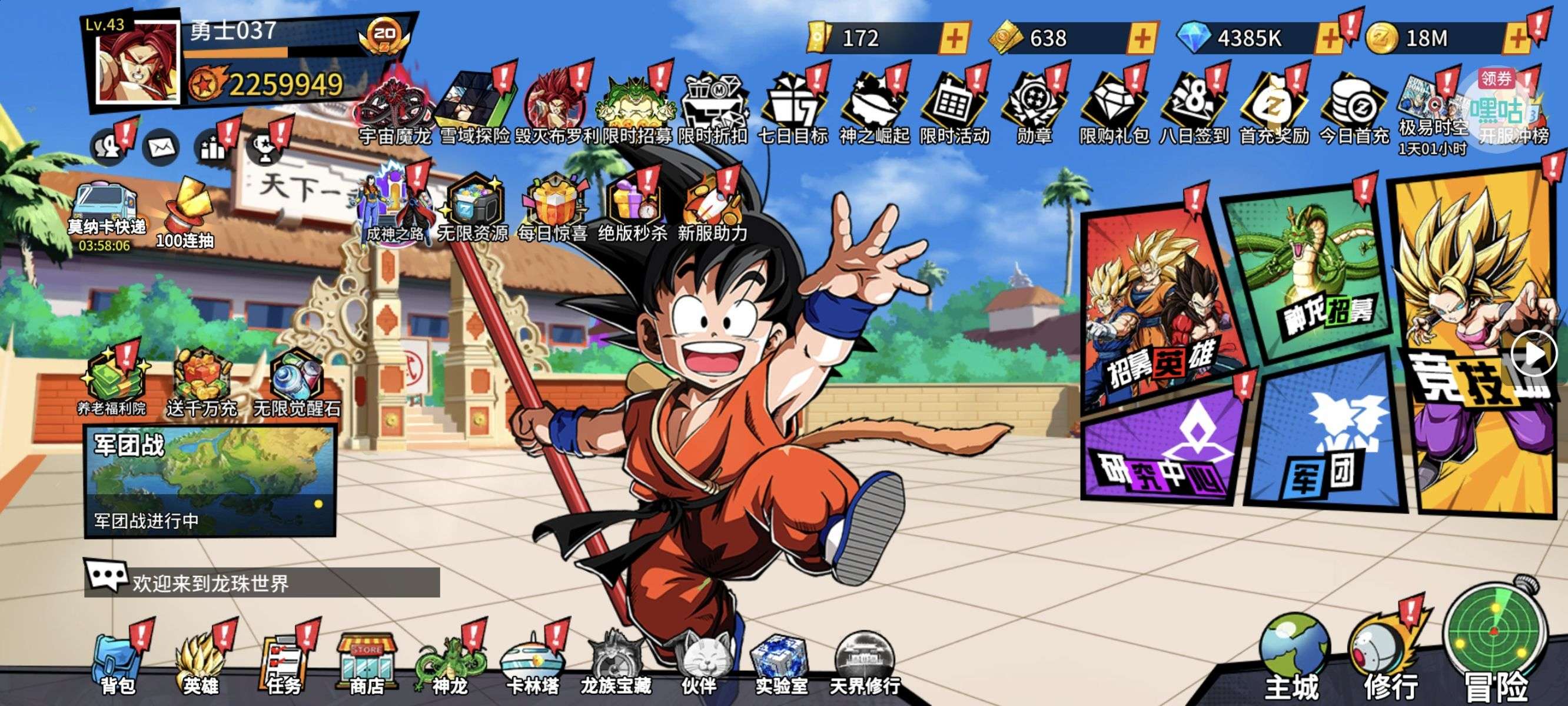Open the mail envelope icon
Viewport: 1568px width, 706px height.
[161, 147]
